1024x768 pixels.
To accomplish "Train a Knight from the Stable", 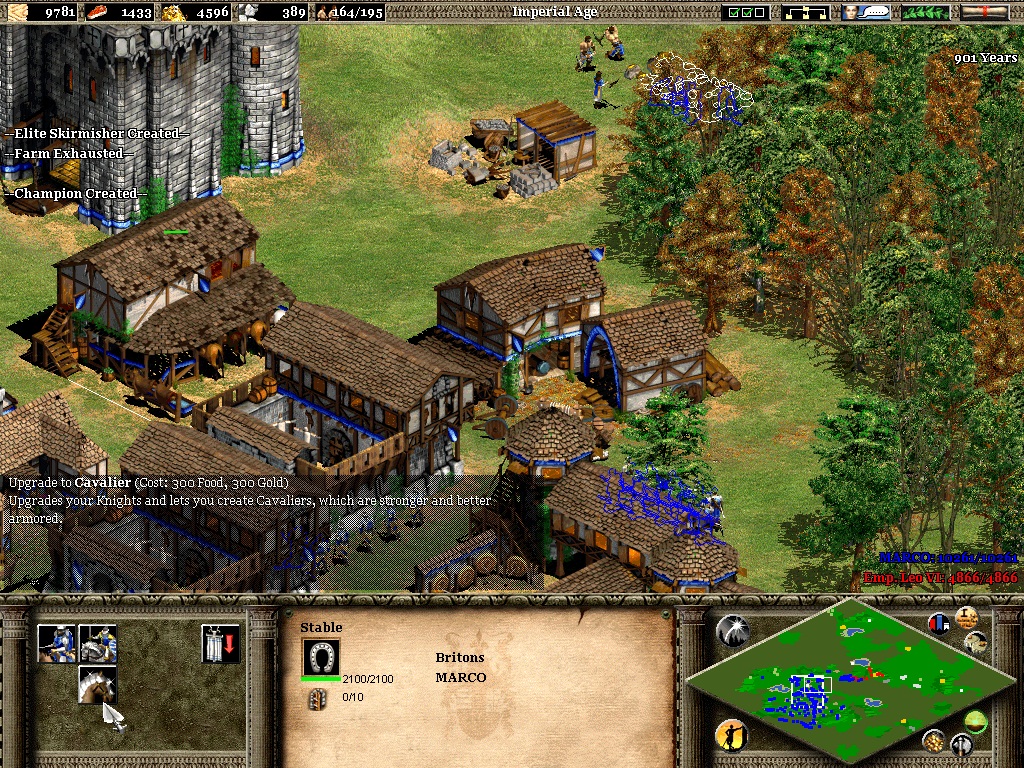I will coord(97,643).
